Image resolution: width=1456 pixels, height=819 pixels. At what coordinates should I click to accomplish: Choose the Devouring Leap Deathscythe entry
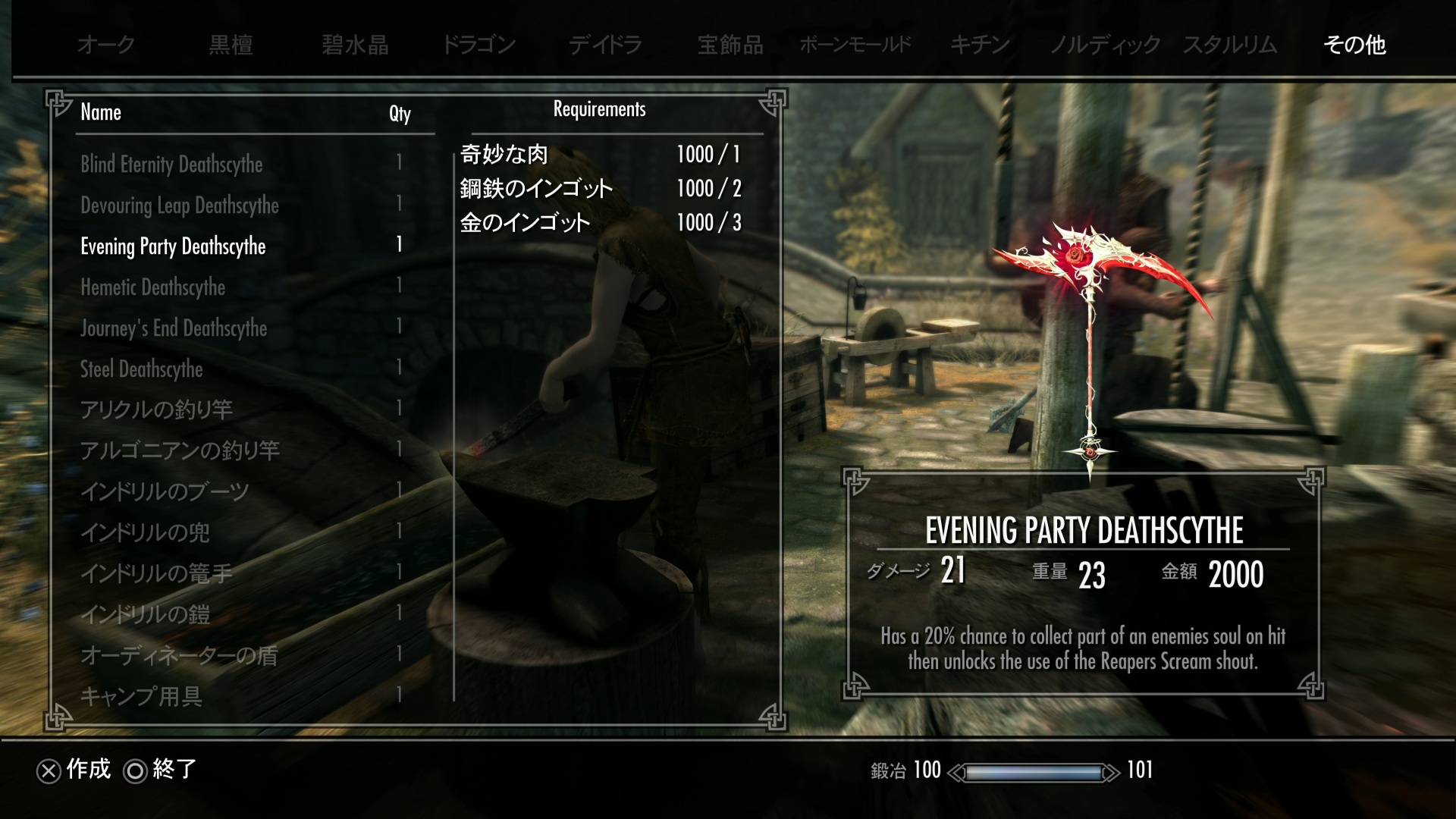[x=180, y=205]
